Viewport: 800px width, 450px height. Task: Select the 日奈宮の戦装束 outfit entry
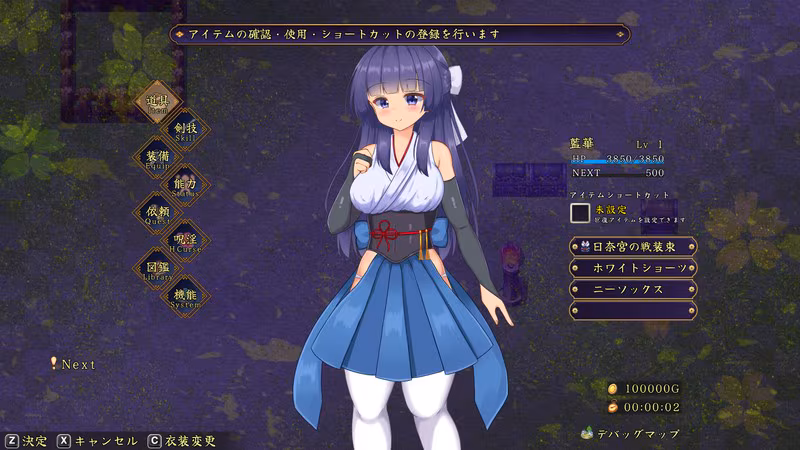(633, 246)
